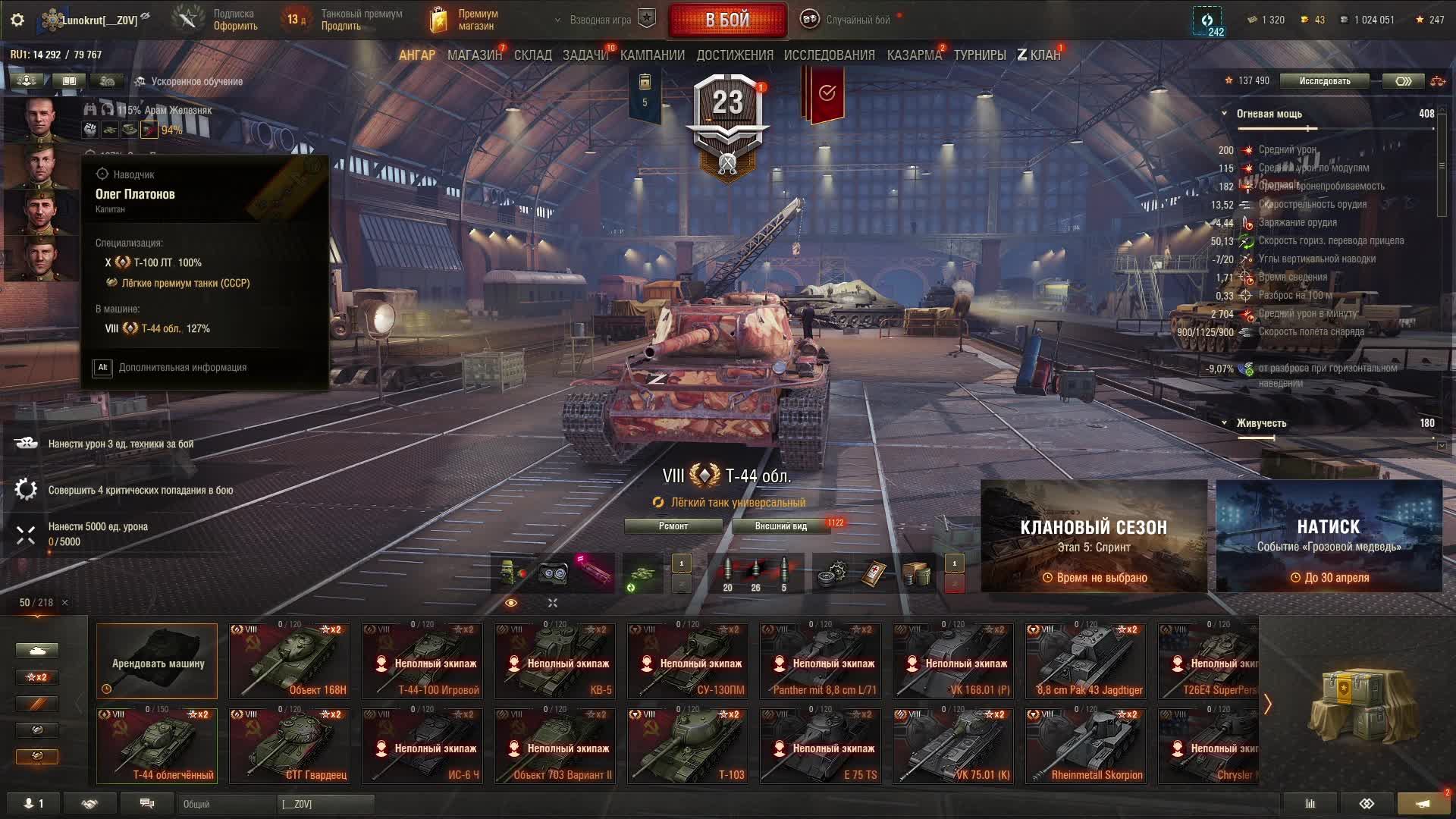This screenshot has height=819, width=1456.
Task: Open the settings gear menu
Action: coord(17,20)
